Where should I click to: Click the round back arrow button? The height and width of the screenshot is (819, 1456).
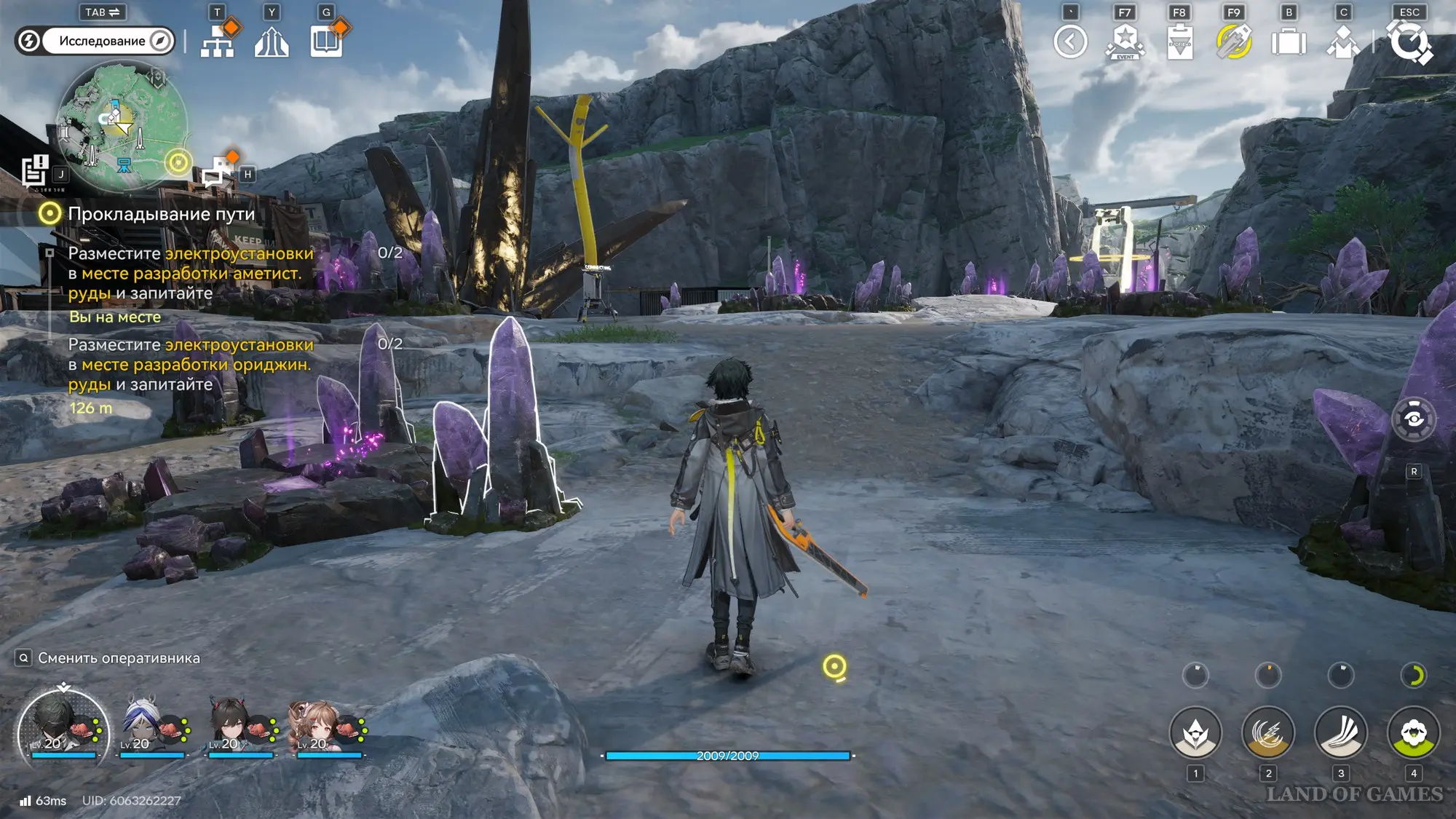pos(1070,41)
